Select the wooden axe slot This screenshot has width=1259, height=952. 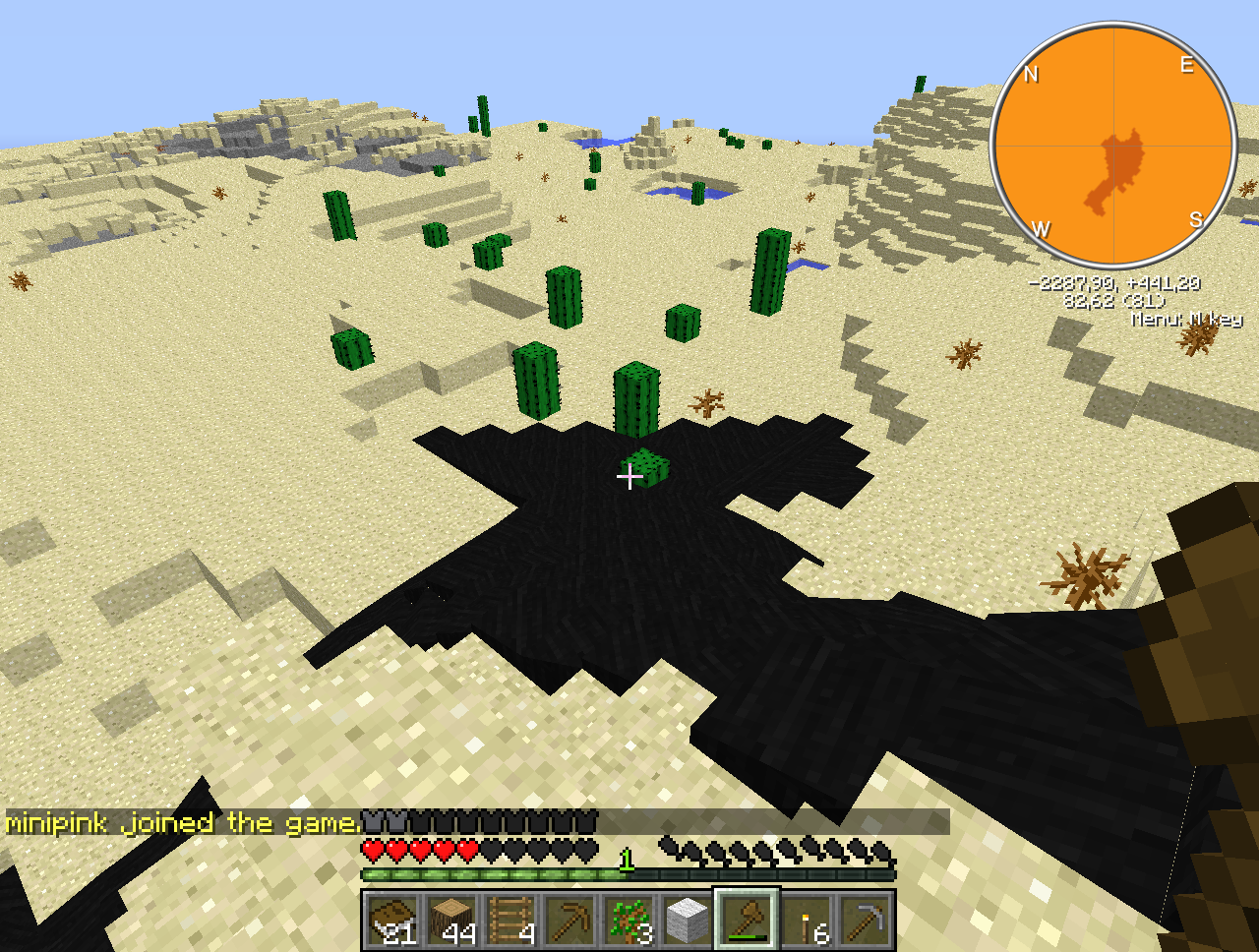pos(748,921)
